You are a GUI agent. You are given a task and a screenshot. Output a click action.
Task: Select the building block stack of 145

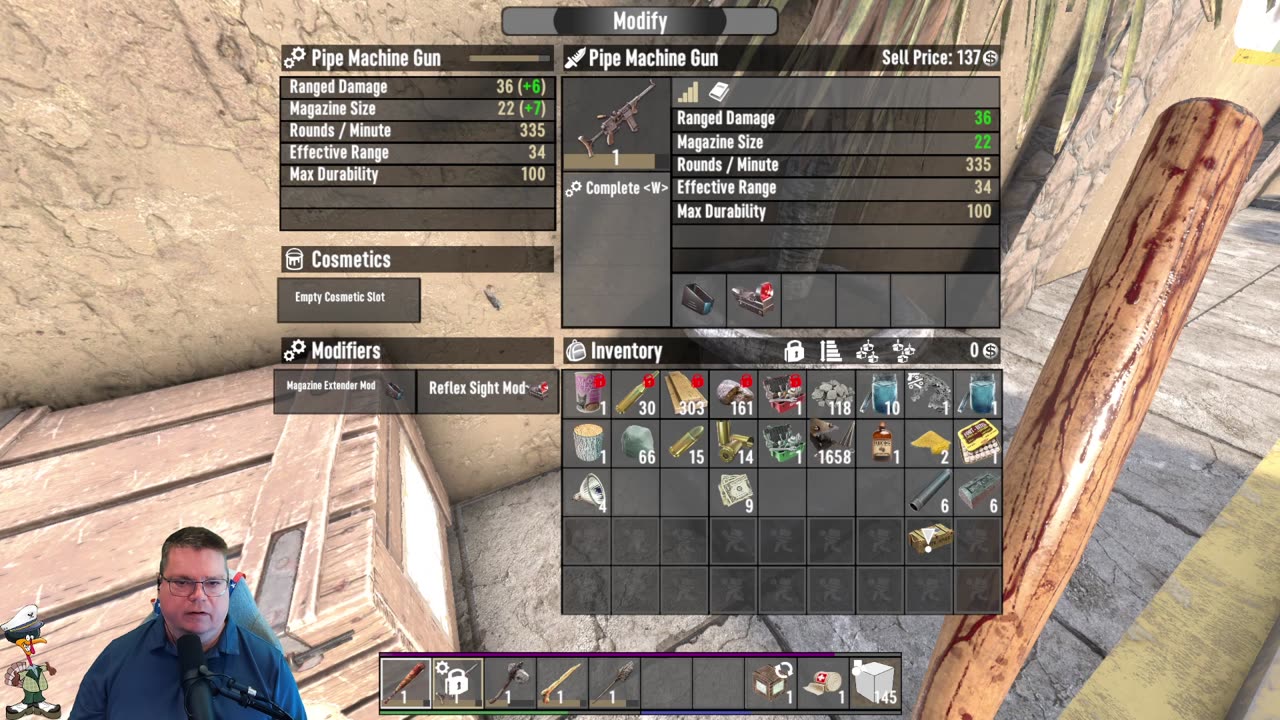875,682
